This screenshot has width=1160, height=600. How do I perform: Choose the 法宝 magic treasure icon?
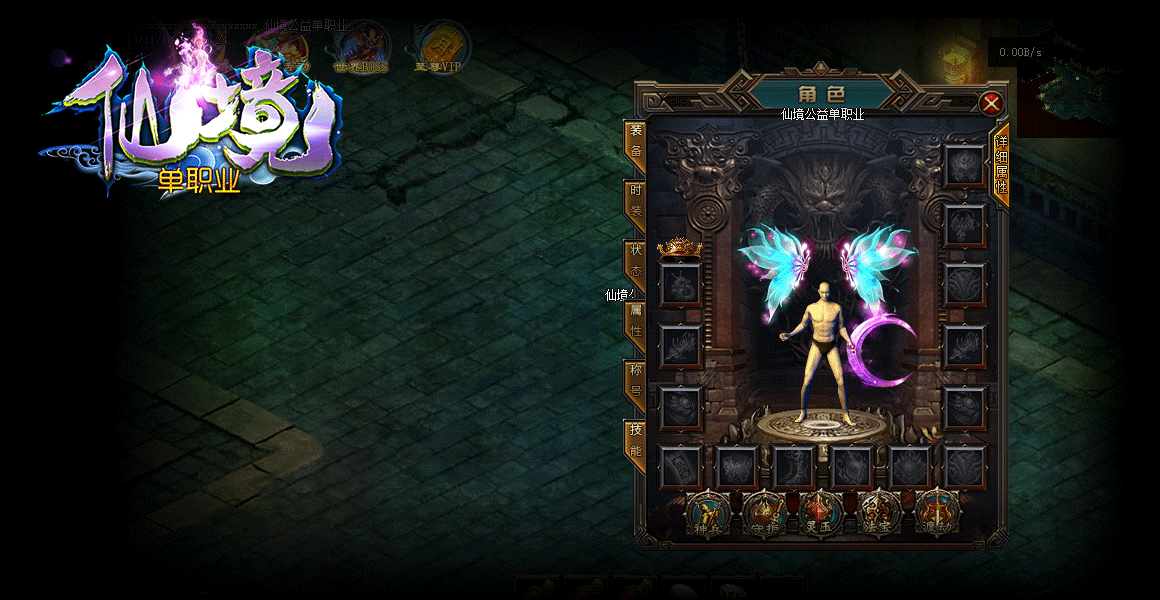881,514
